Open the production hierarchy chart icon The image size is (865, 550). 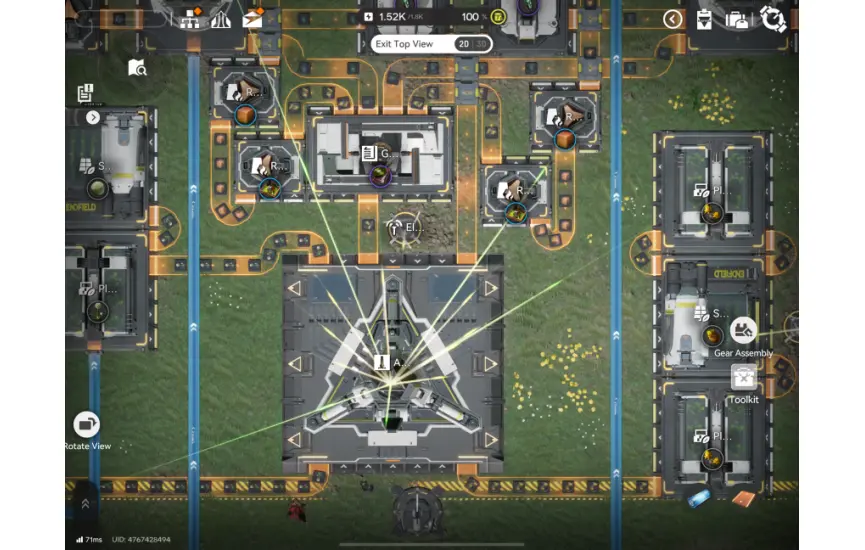(x=191, y=18)
